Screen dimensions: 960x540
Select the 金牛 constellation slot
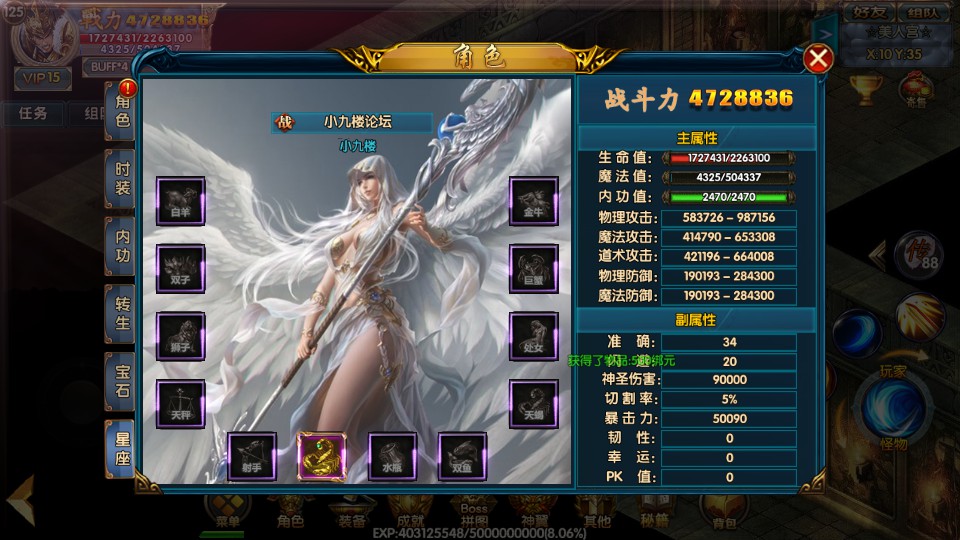click(534, 201)
